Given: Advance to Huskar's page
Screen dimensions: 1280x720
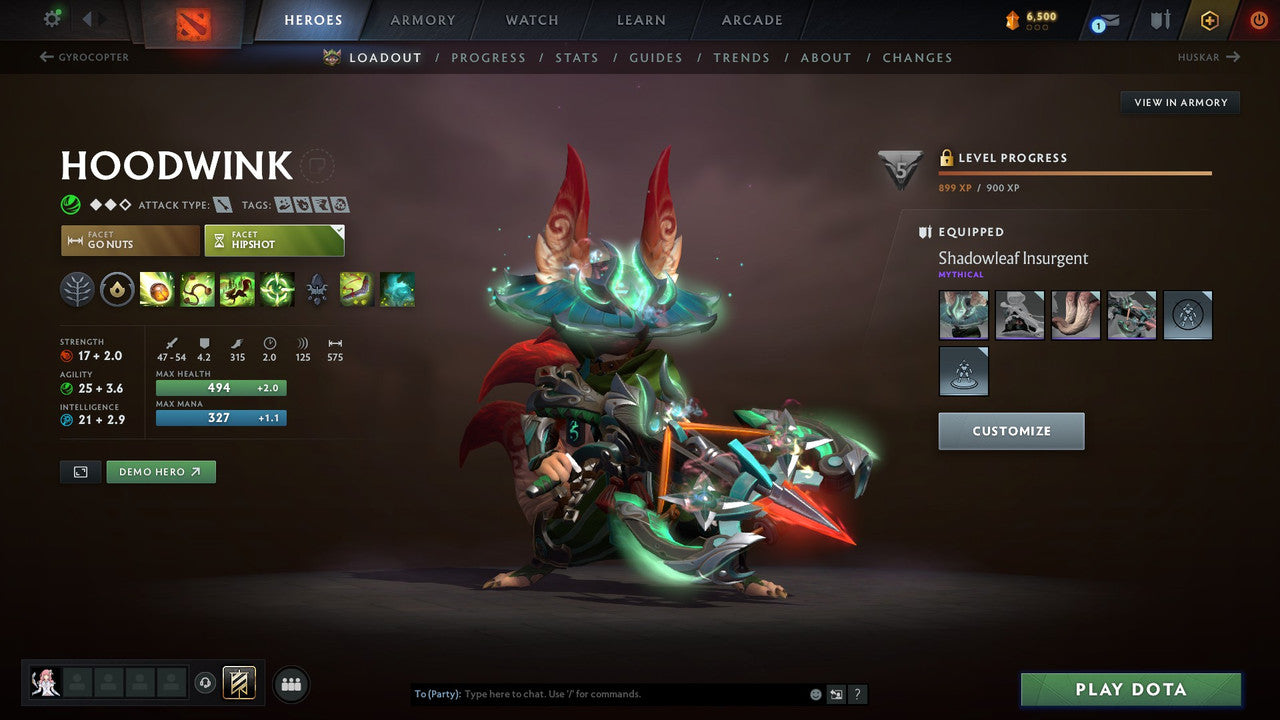Looking at the screenshot, I should (1210, 57).
